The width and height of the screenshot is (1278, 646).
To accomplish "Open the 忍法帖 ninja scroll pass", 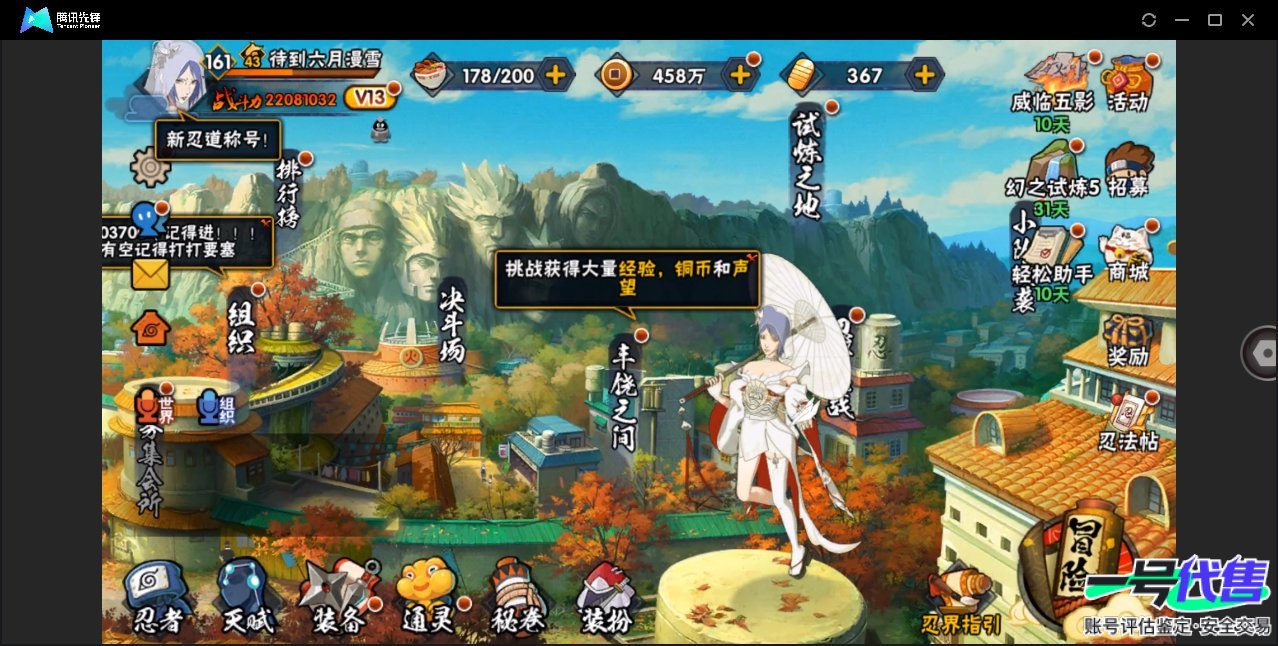I will 1128,424.
